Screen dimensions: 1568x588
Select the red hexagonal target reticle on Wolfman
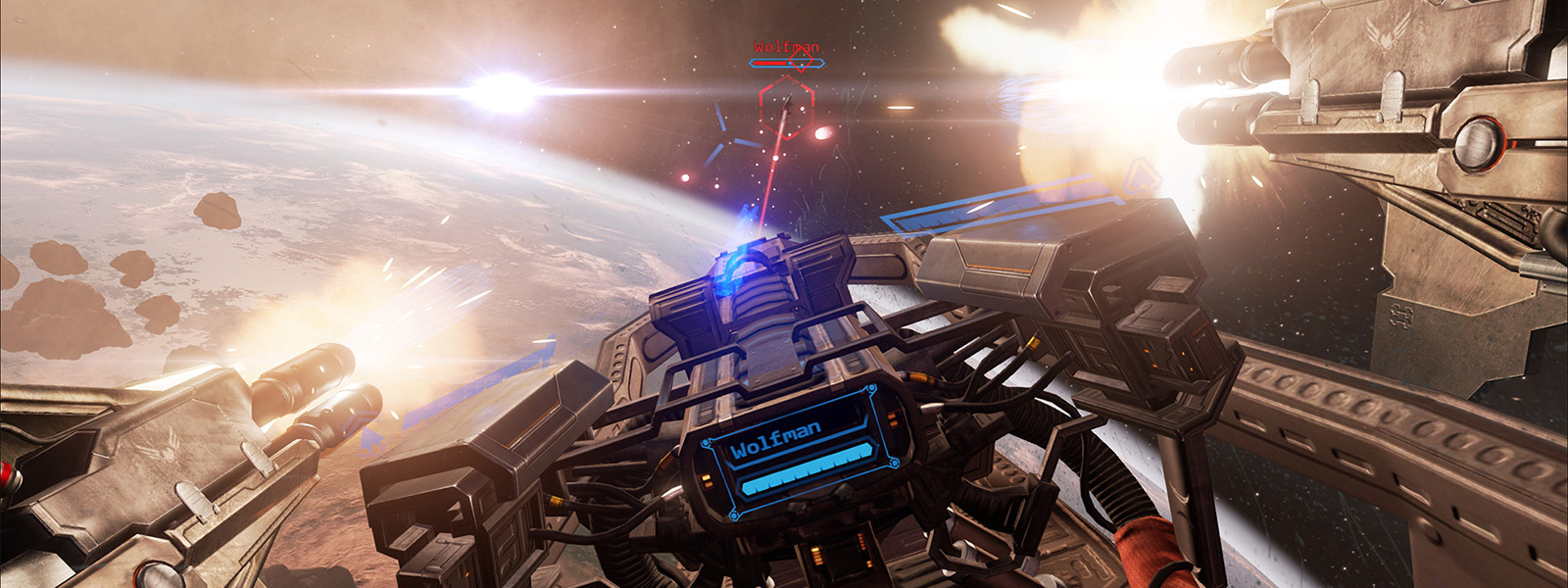click(x=786, y=107)
